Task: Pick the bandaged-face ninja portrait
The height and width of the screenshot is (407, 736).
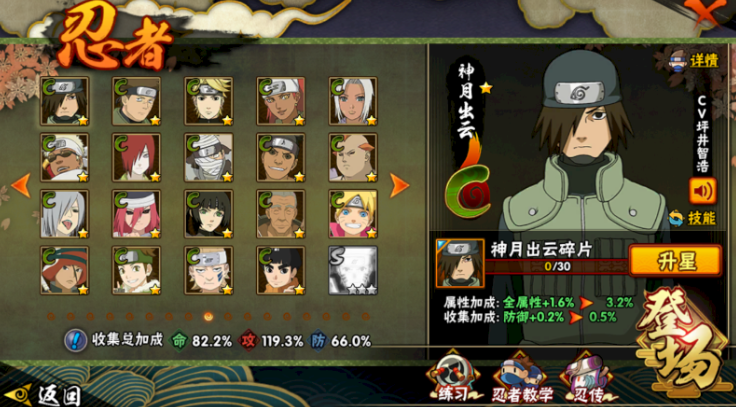Action: pos(208,157)
